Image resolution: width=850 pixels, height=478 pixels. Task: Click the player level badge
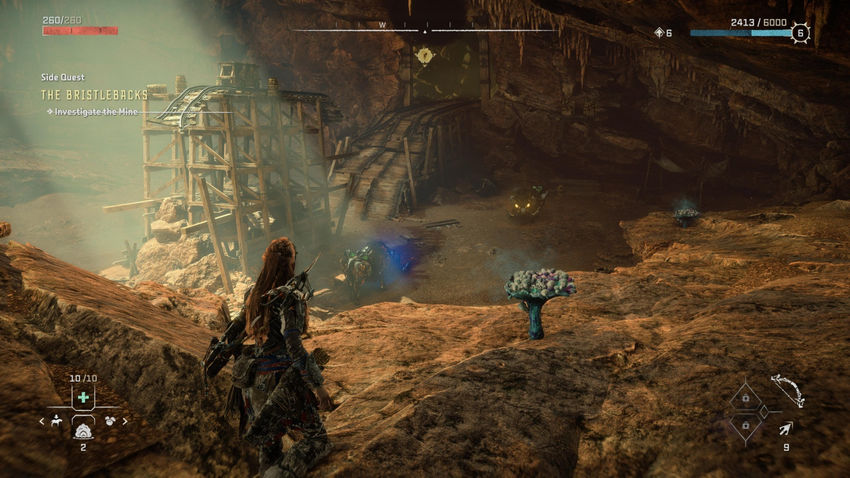[800, 33]
